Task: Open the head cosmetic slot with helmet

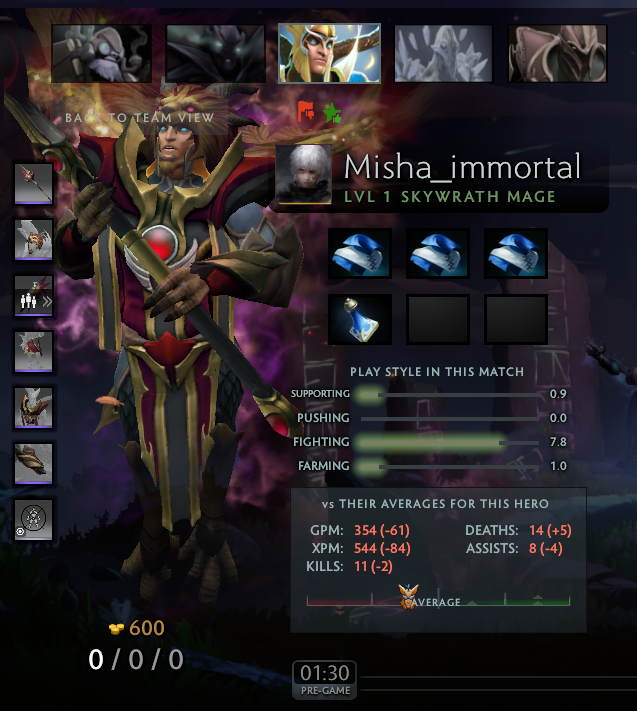Action: tap(33, 240)
